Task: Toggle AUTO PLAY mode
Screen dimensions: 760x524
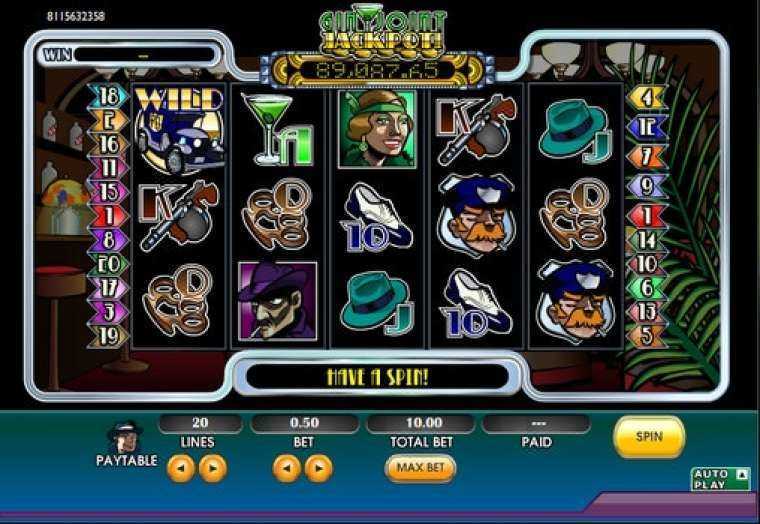Action: click(x=720, y=479)
